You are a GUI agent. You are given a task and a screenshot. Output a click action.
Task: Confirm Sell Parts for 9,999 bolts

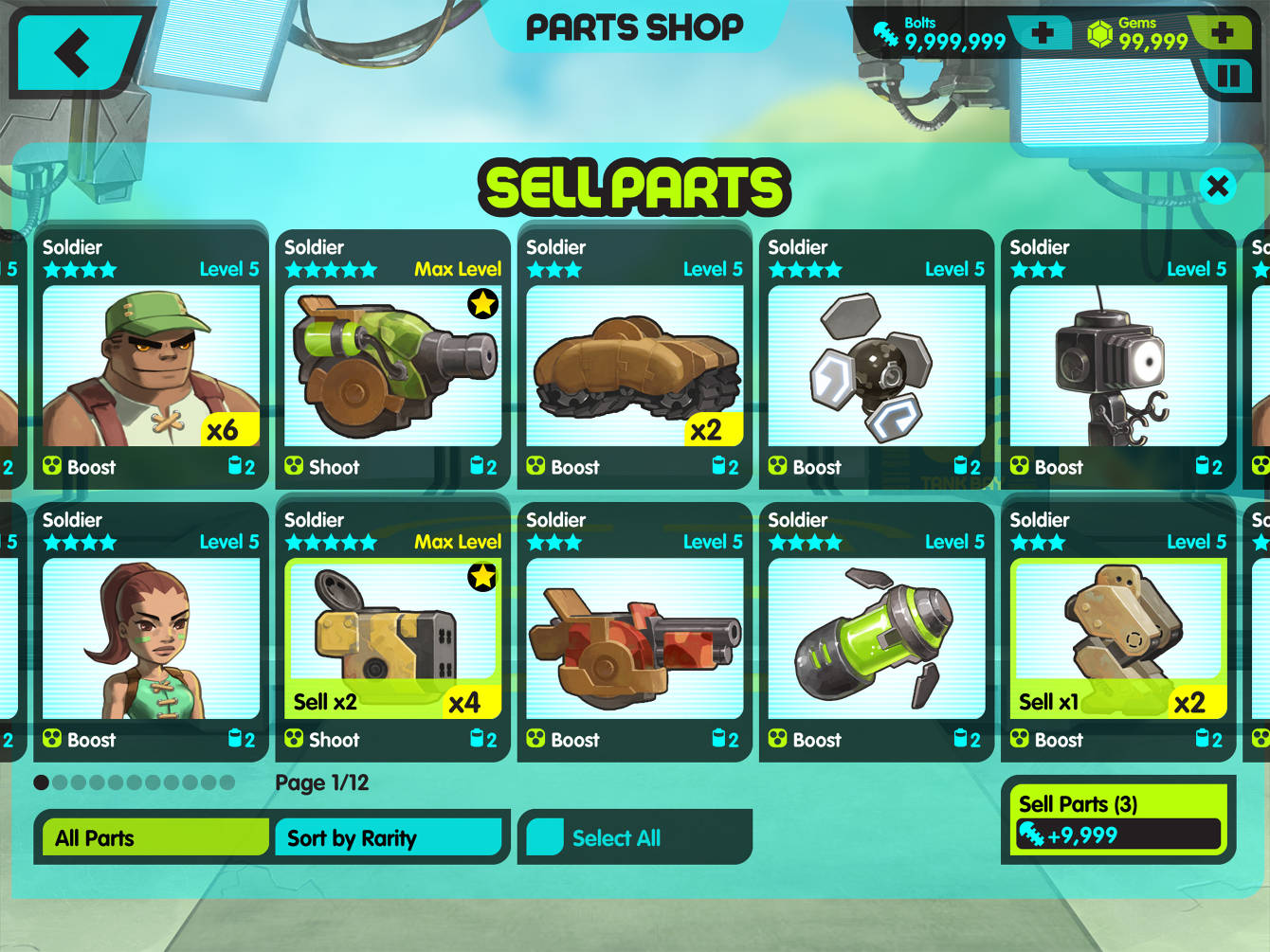1118,819
